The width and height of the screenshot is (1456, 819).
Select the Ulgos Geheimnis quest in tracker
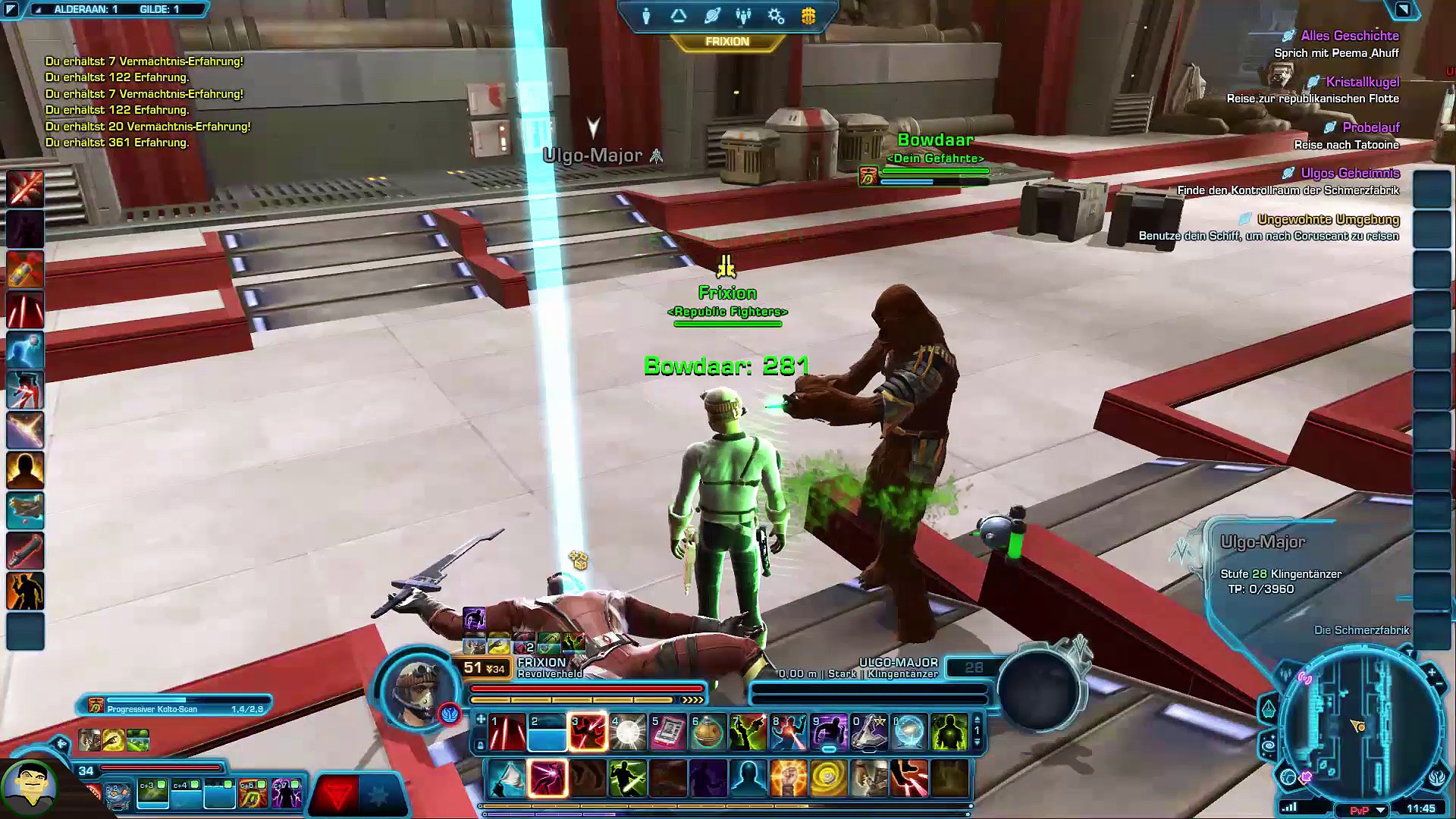1350,174
